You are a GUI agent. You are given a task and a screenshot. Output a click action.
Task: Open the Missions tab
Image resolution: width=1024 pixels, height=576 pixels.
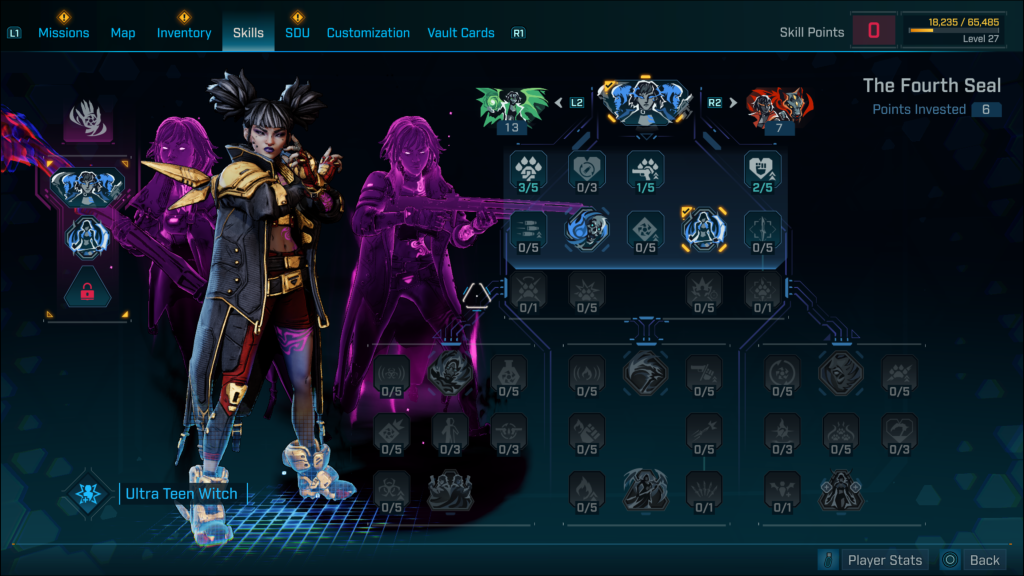point(63,33)
